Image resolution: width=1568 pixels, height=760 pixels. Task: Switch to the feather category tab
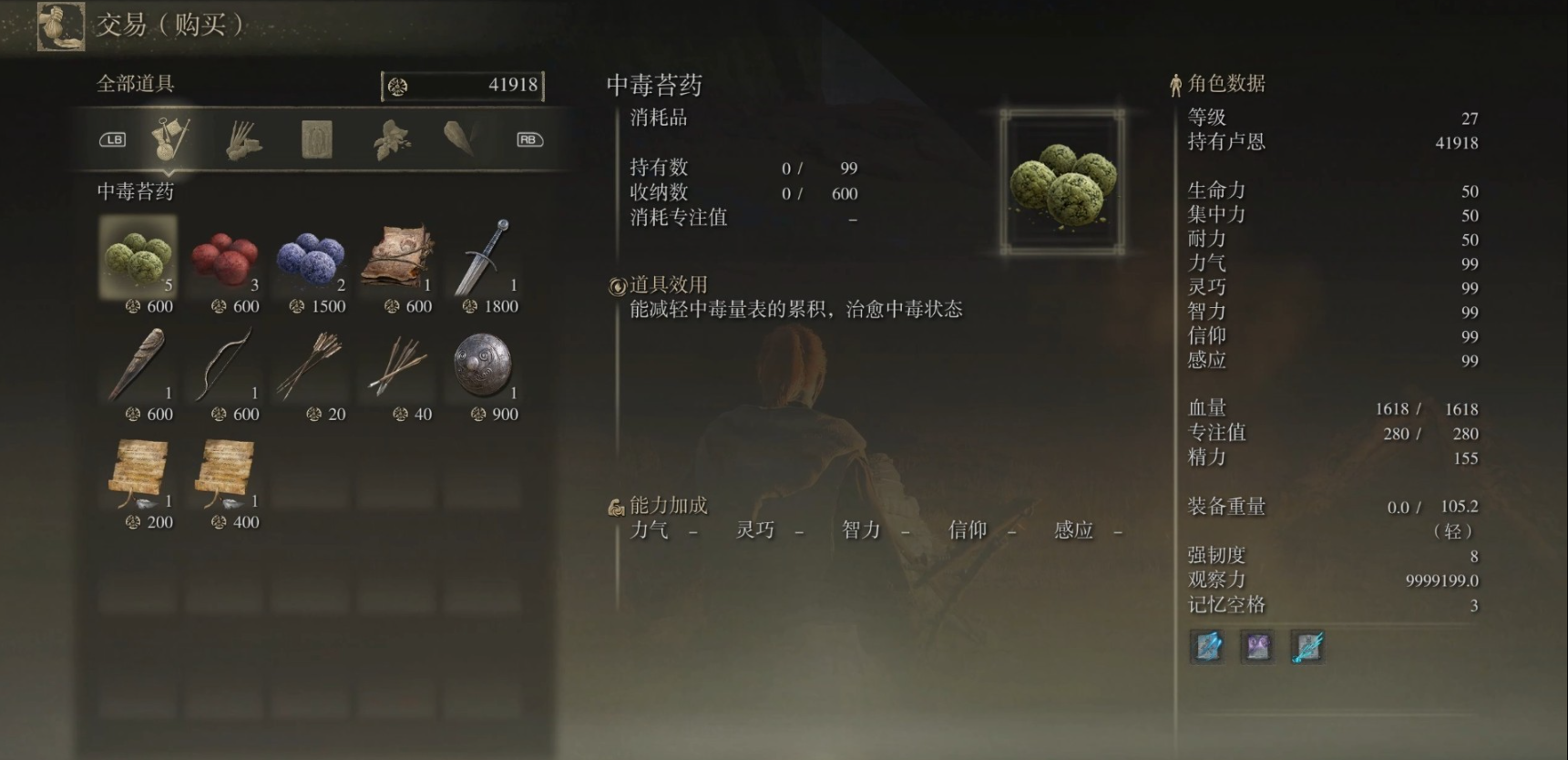(461, 139)
